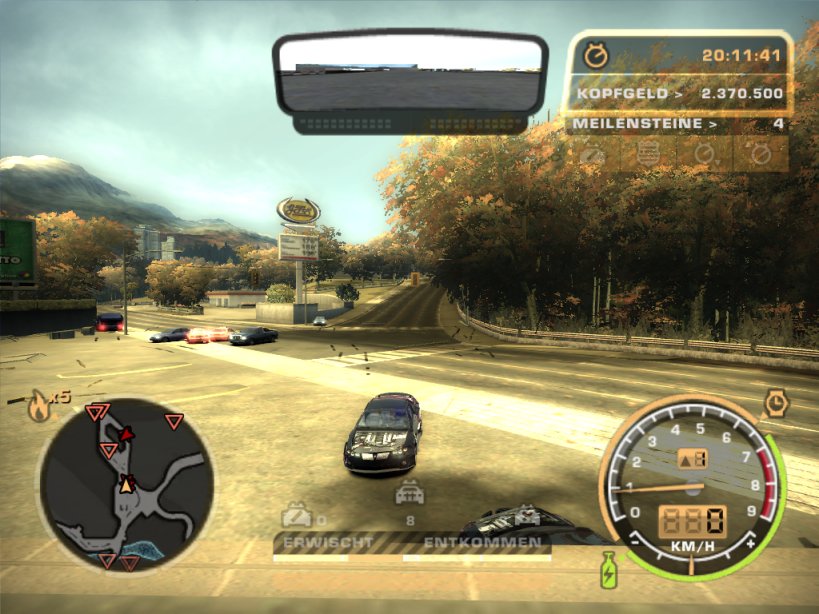This screenshot has height=614, width=819.
Task: Click the police car icon above Entkommen
Action: pos(408,492)
